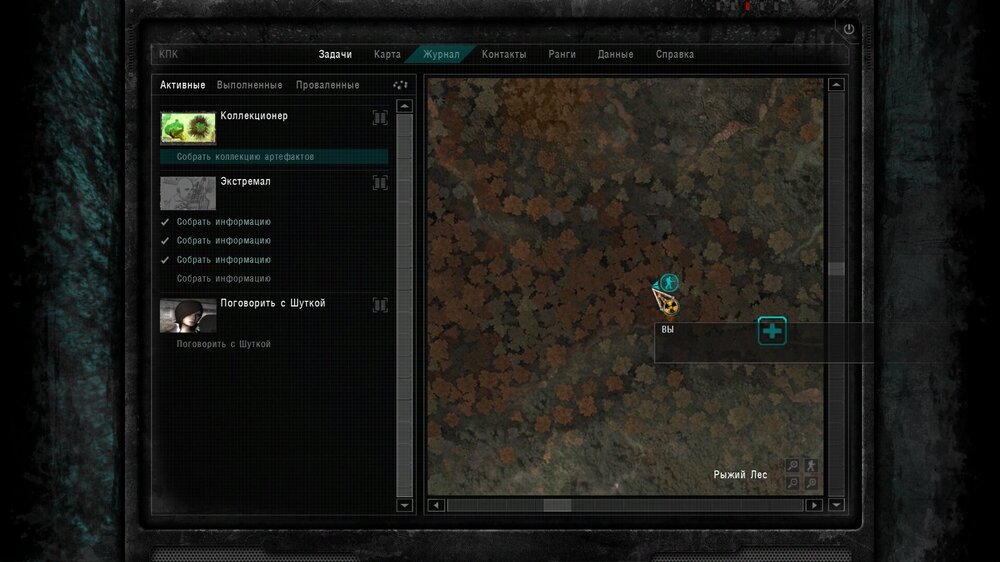
Task: Show Выполненные (completed) tasks
Action: pyautogui.click(x=249, y=85)
